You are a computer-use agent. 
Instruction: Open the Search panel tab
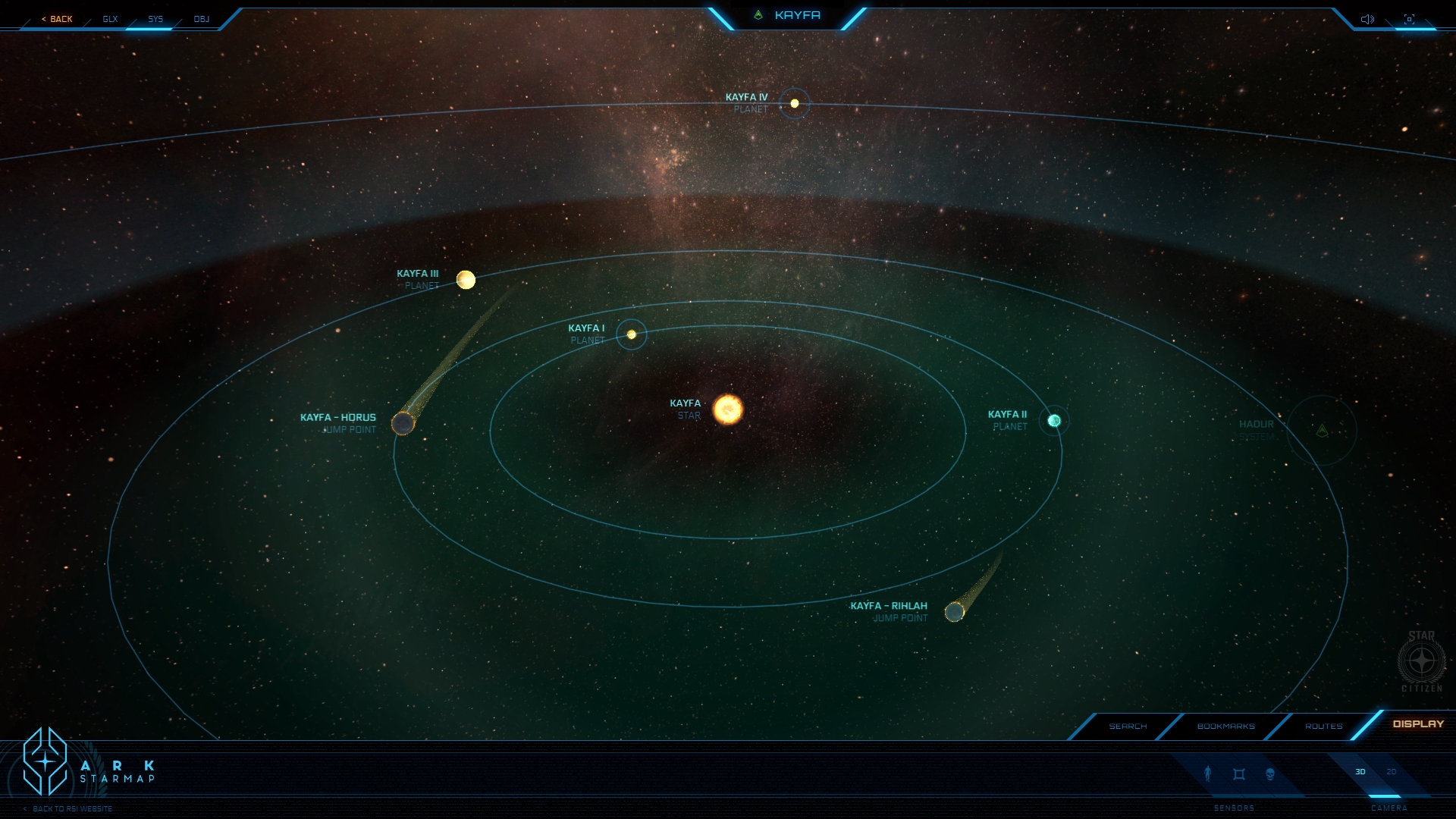click(x=1128, y=726)
